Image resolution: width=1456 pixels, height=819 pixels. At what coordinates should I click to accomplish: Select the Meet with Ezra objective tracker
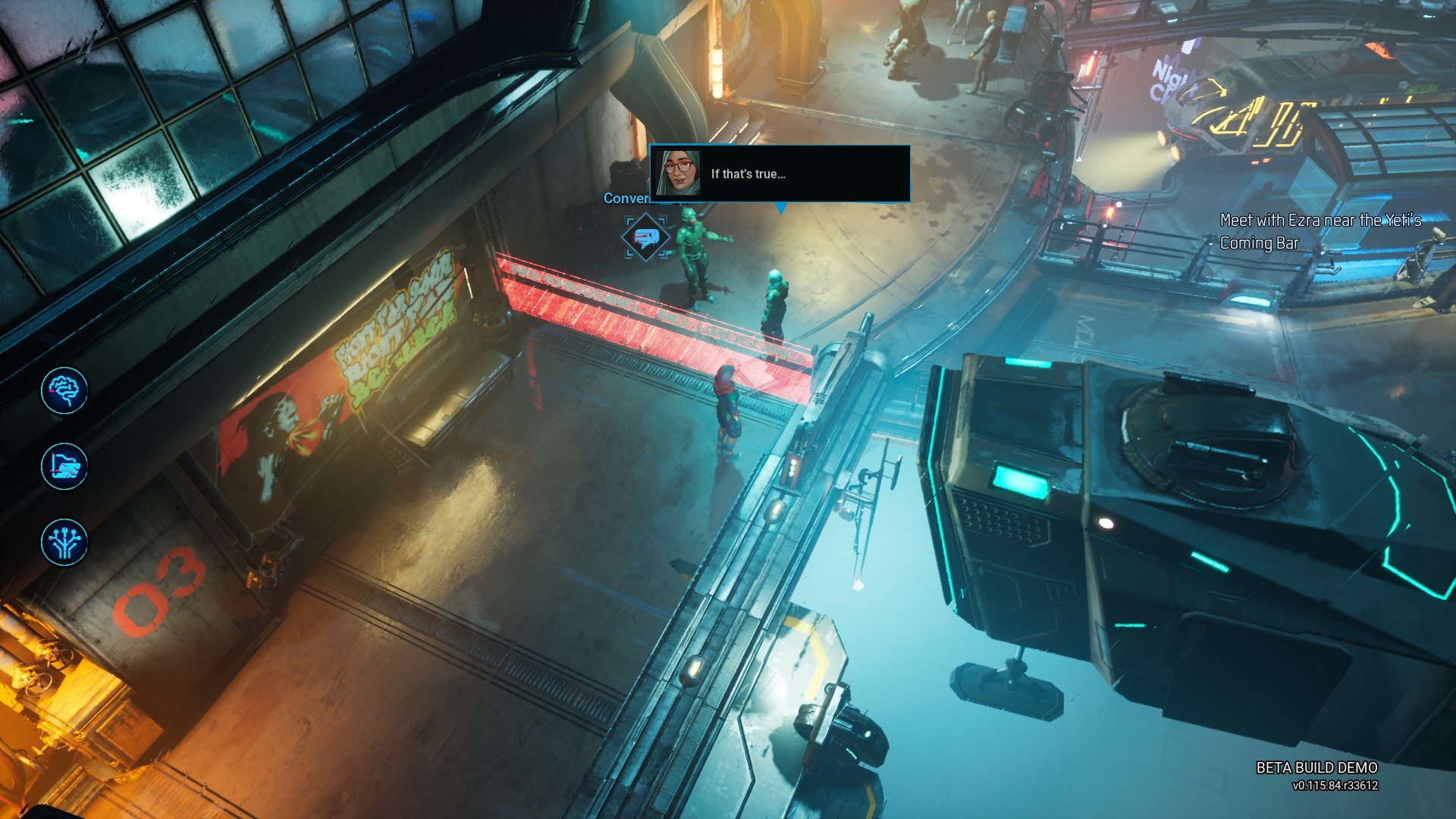(1319, 231)
